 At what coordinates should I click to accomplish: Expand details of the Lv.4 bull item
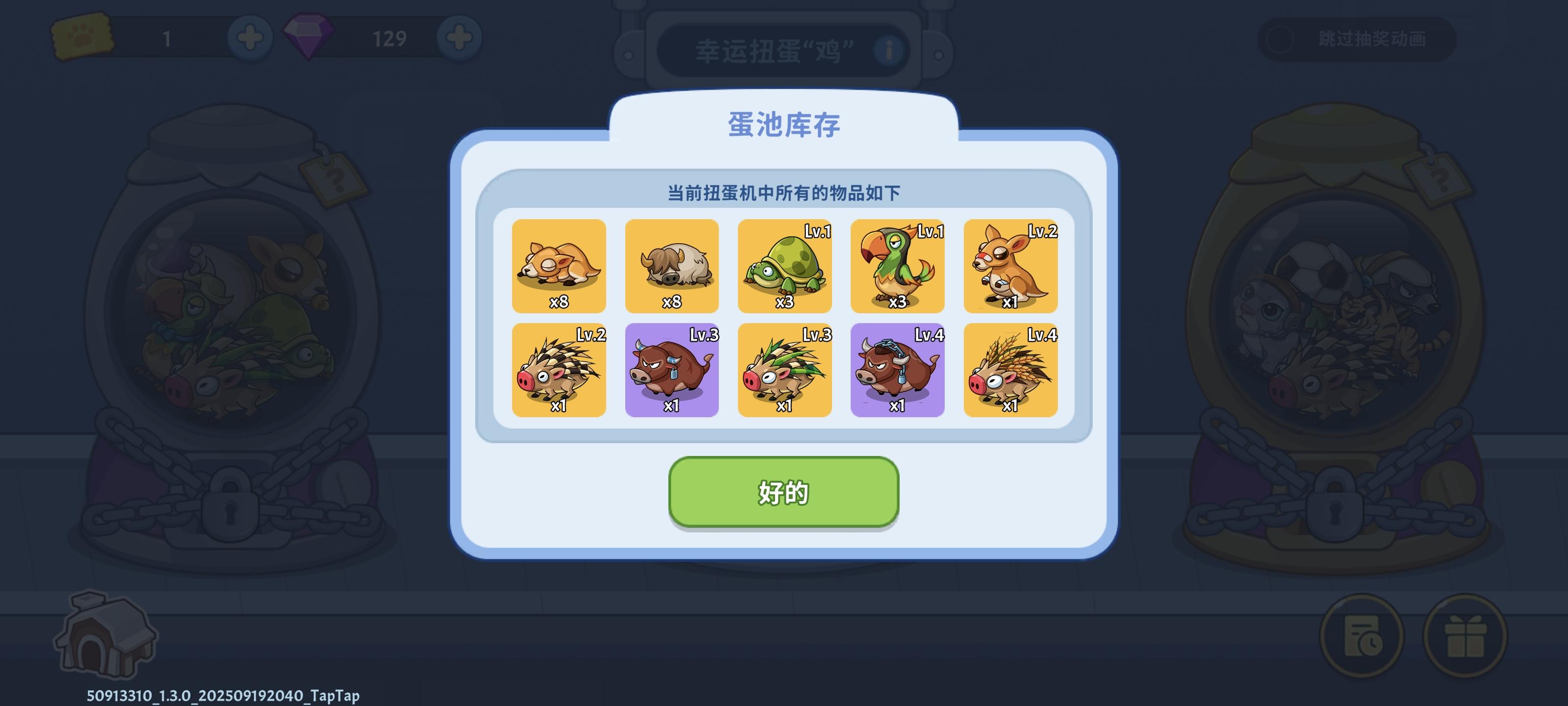coord(897,370)
